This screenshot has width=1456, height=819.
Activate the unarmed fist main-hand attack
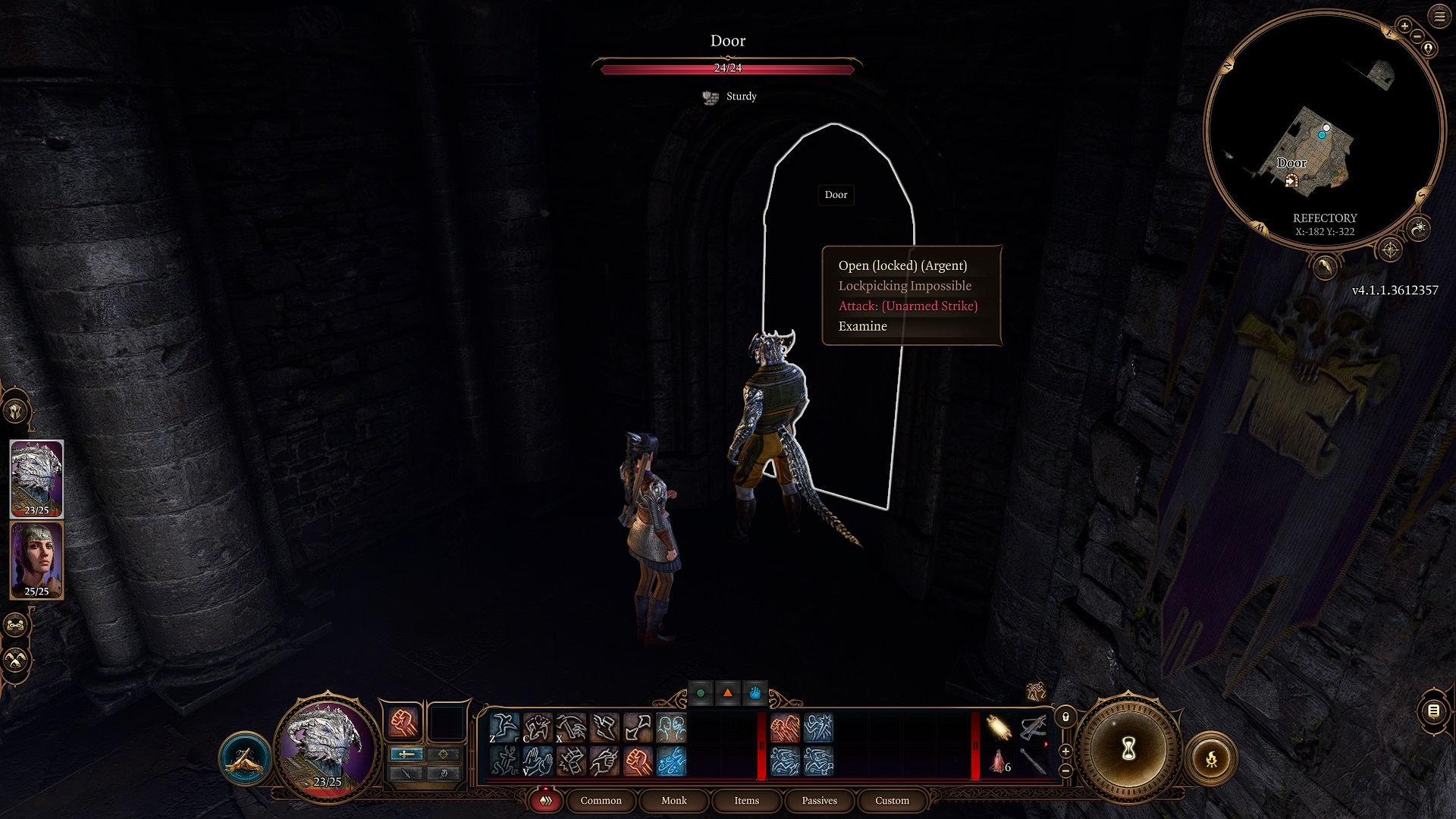[403, 722]
